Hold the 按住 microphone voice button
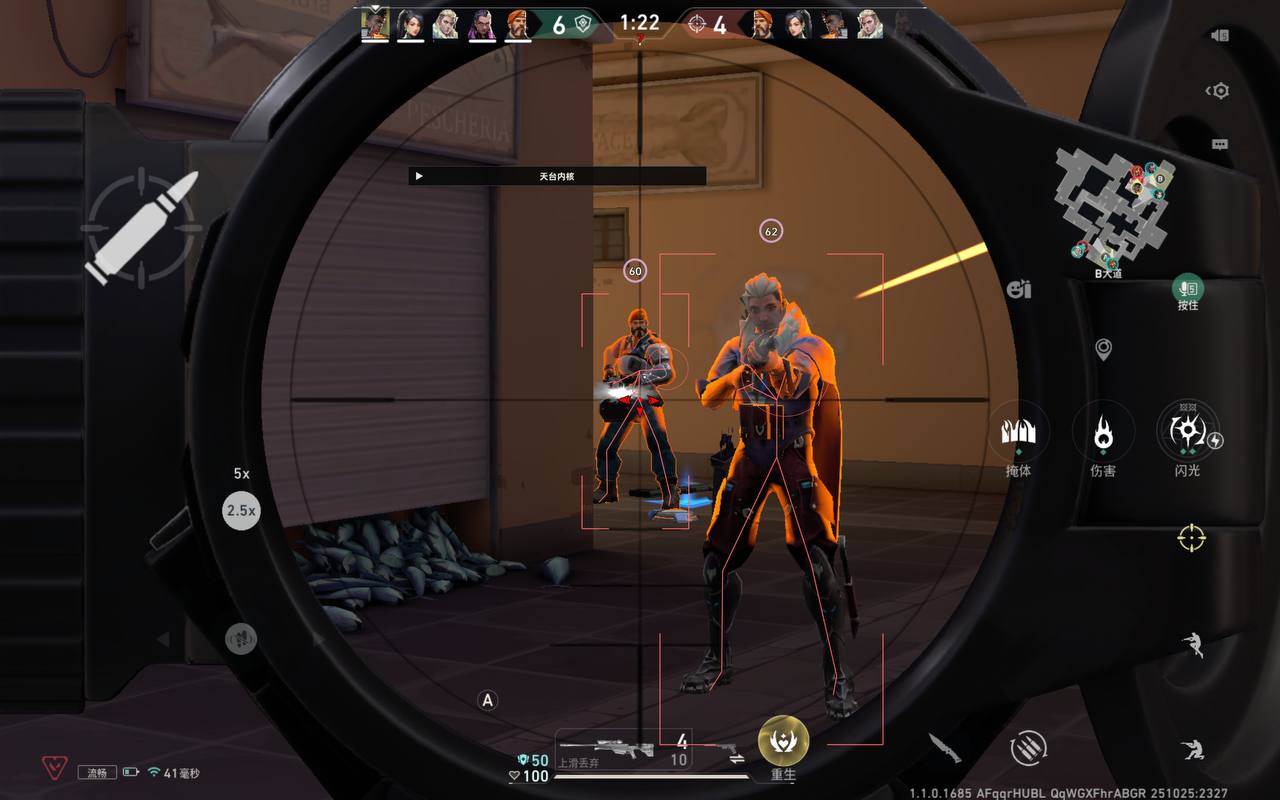This screenshot has width=1280, height=800. click(1187, 290)
